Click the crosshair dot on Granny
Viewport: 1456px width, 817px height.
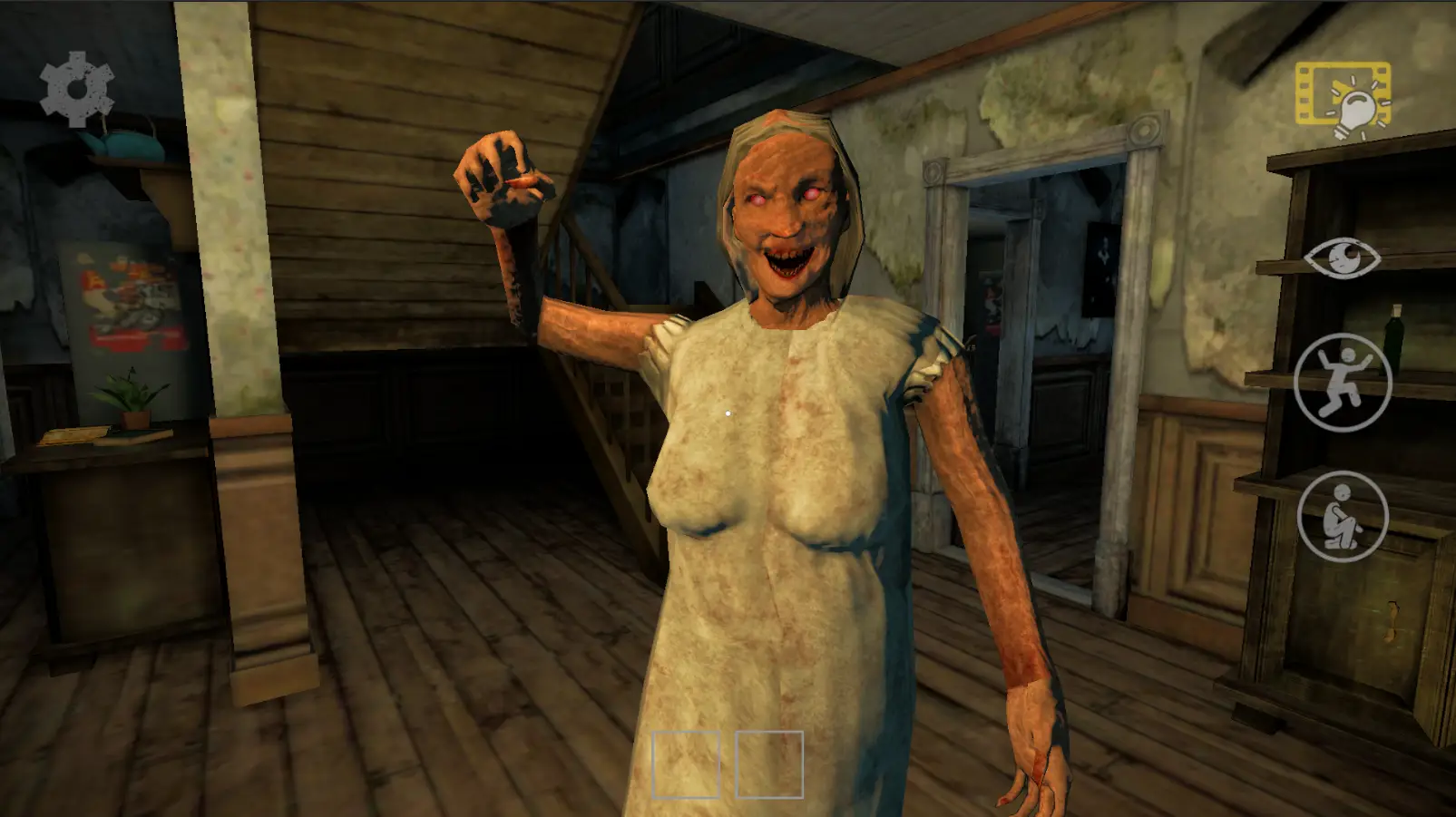click(727, 413)
